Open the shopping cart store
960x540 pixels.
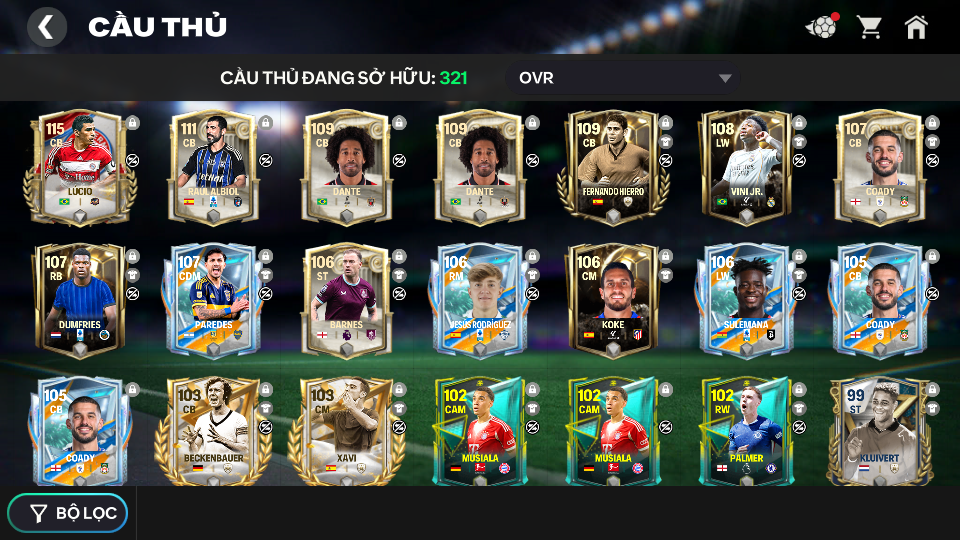coord(869,27)
